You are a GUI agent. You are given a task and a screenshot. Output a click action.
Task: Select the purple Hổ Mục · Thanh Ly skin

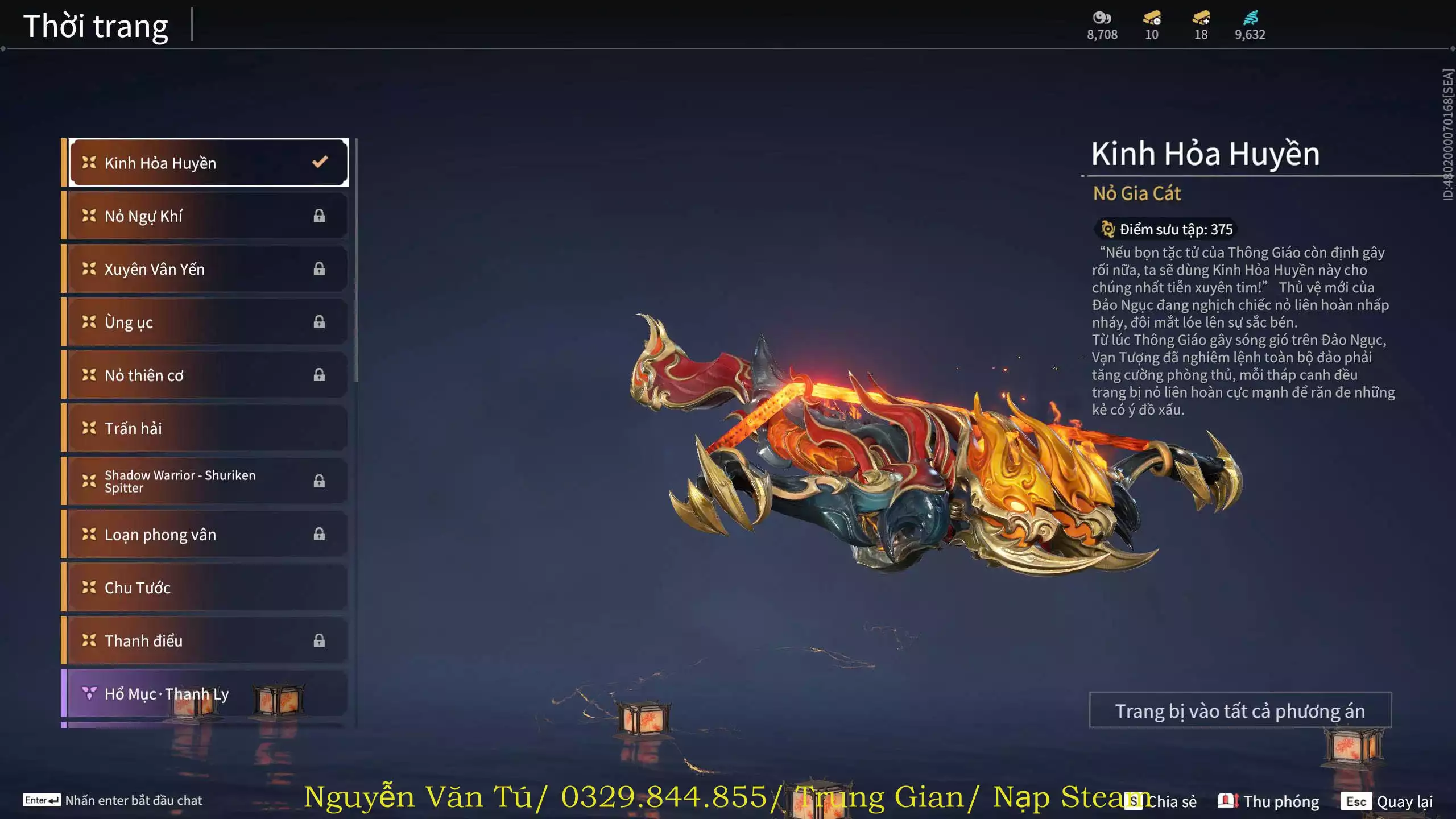click(208, 693)
